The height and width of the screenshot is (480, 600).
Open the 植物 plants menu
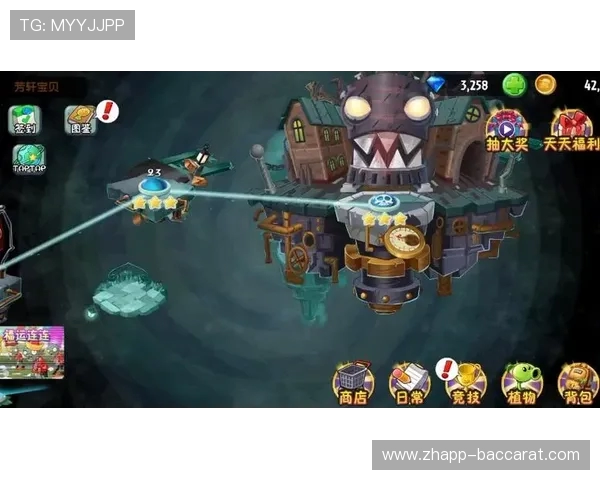click(520, 383)
